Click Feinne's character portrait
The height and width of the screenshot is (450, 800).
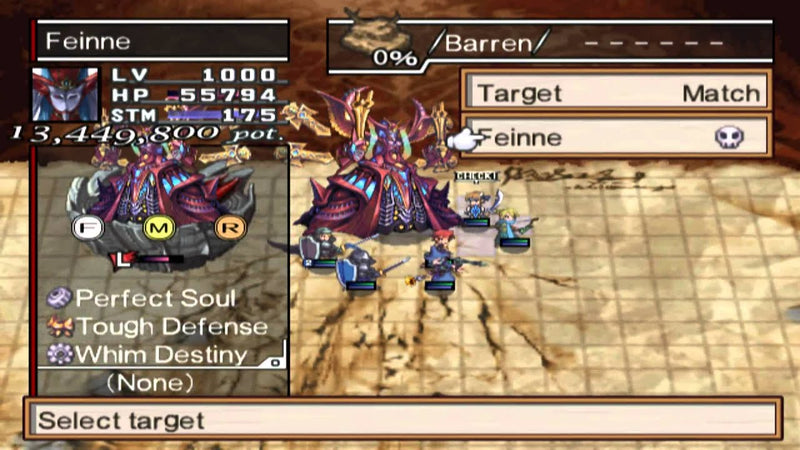pos(66,95)
